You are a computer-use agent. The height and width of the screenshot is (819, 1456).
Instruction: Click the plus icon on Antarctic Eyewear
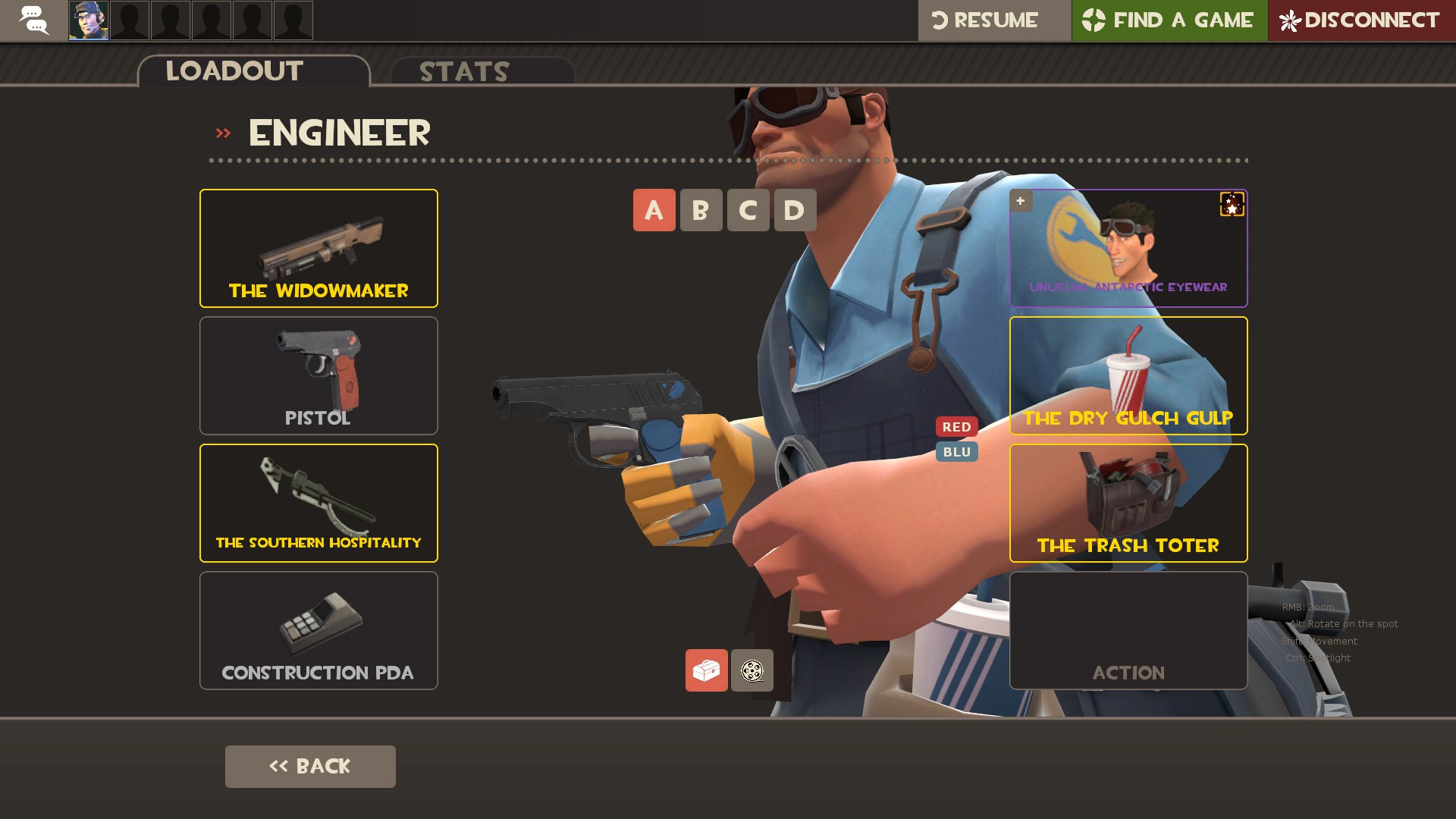point(1021,201)
